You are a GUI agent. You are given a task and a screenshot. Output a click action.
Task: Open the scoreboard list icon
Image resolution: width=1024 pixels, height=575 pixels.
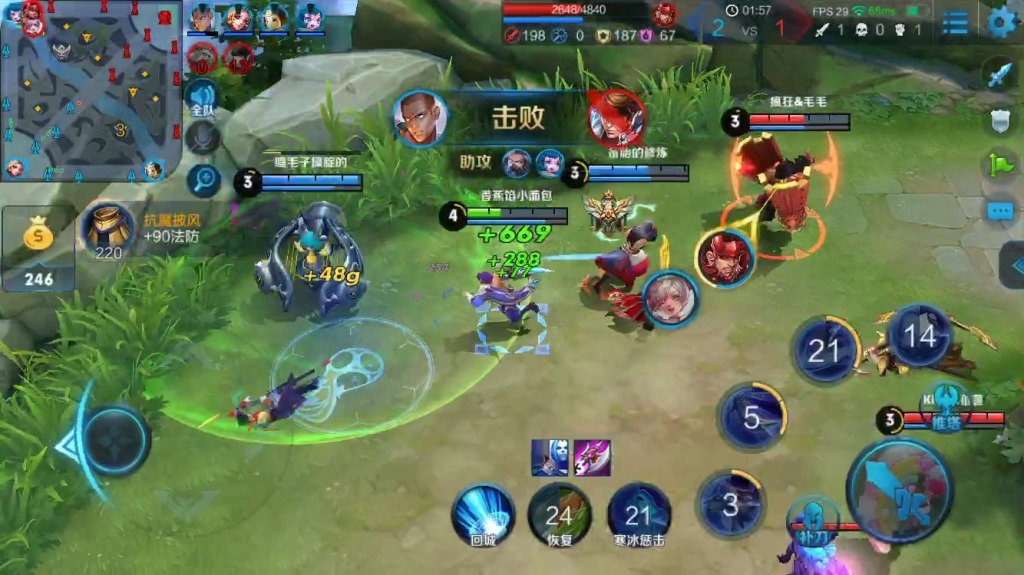(955, 23)
